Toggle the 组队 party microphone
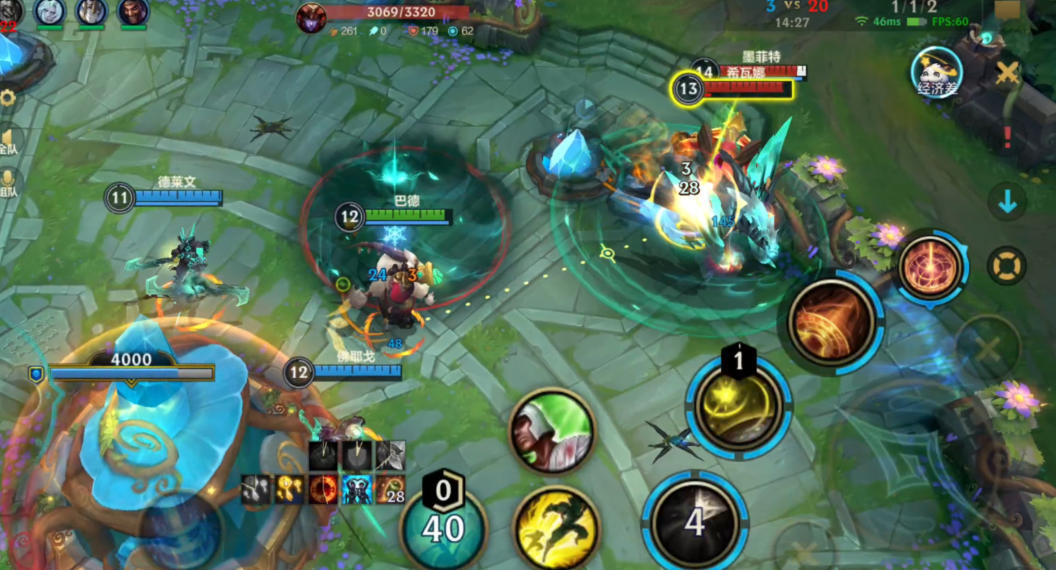The height and width of the screenshot is (570, 1056). click(x=8, y=182)
